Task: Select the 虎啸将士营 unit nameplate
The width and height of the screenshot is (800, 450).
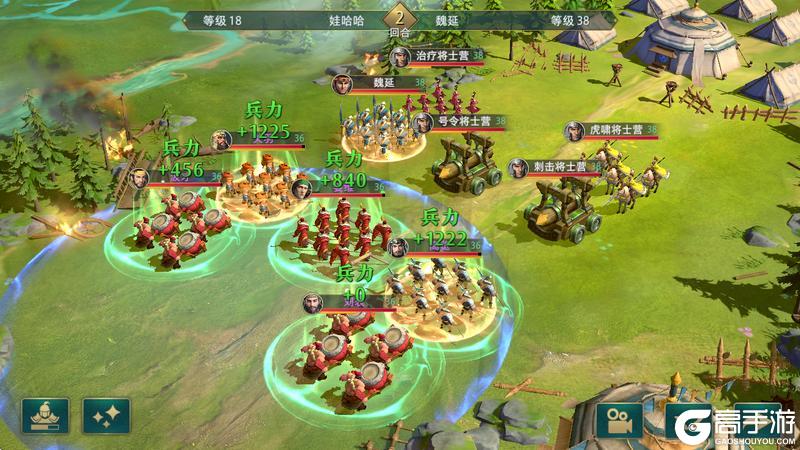Action: [610, 130]
